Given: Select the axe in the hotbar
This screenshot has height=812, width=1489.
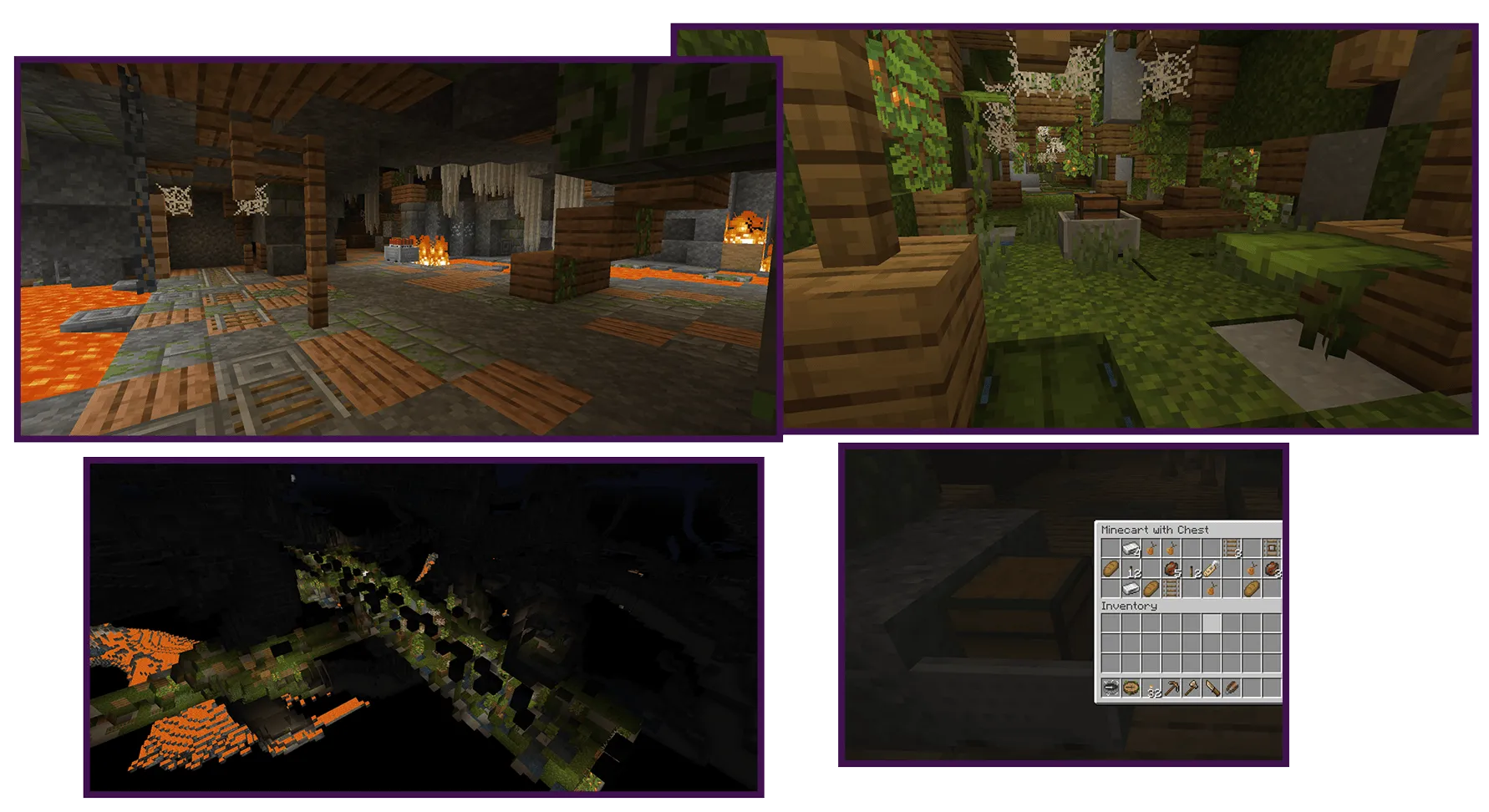Looking at the screenshot, I should 1190,688.
